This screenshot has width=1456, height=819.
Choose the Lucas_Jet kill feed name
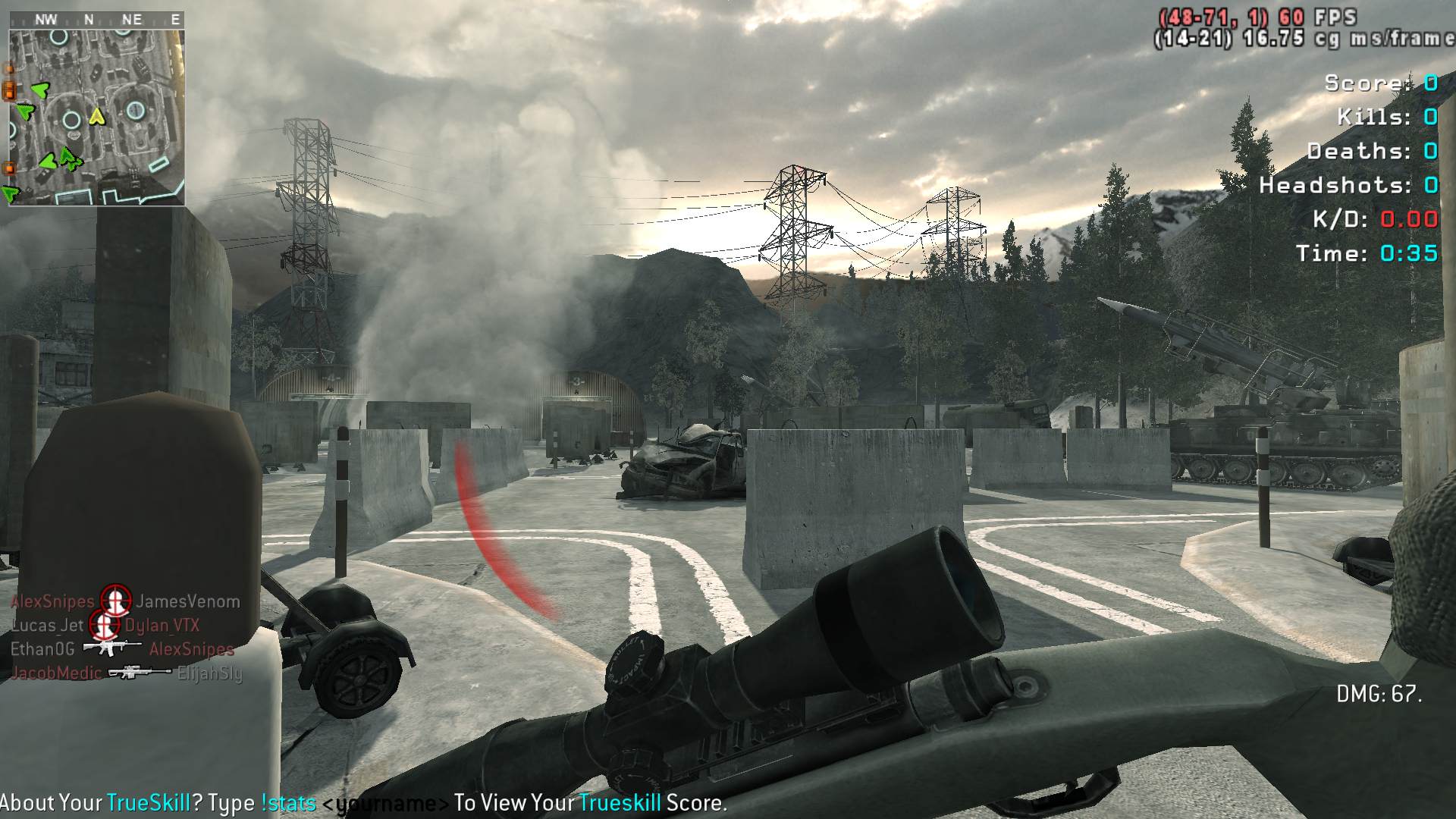(x=47, y=626)
